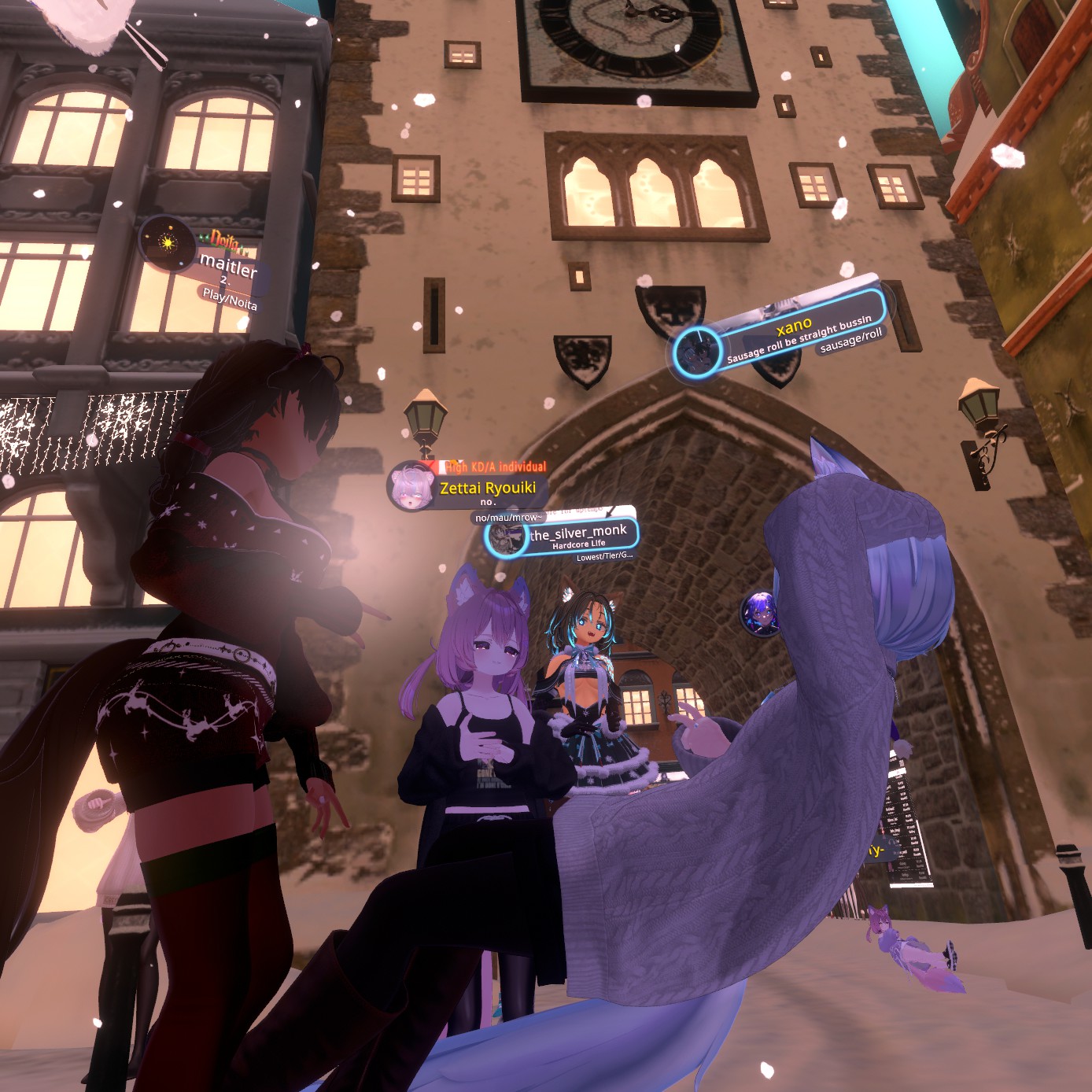The height and width of the screenshot is (1092, 1092).
Task: Select xano's round profile icon
Action: (x=697, y=352)
